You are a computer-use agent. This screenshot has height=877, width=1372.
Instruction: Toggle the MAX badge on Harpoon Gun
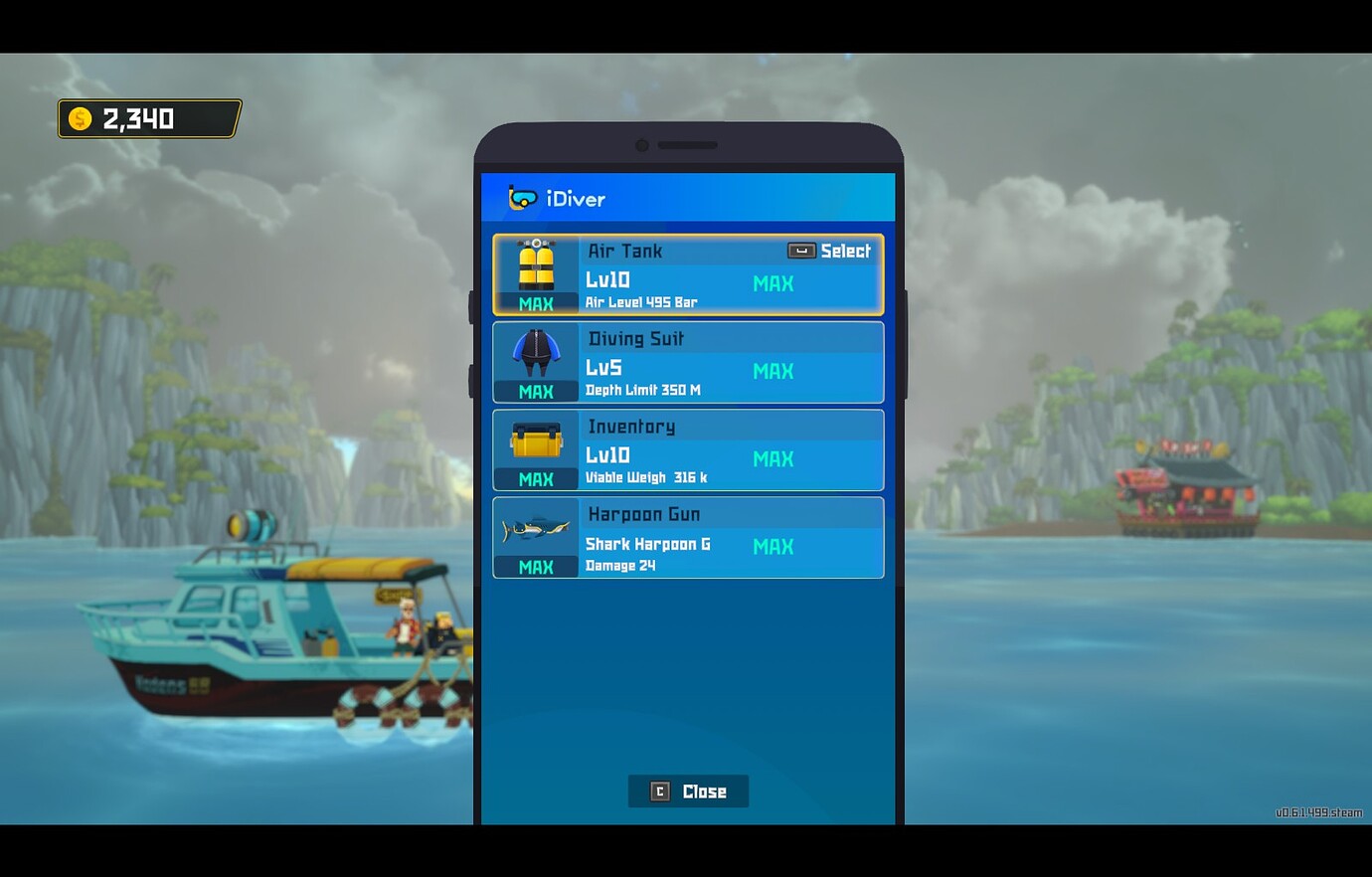coord(536,567)
